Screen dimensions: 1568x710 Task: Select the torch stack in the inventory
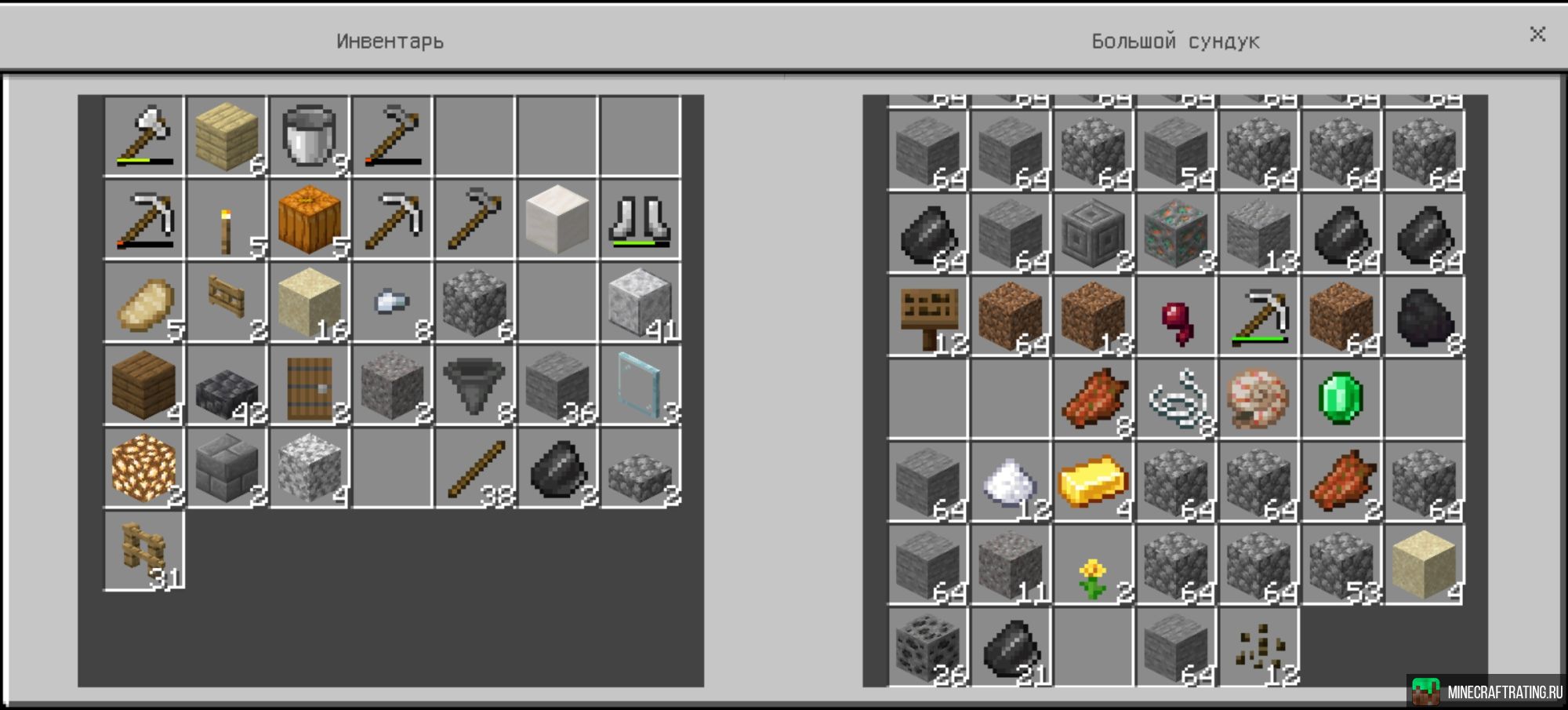(226, 222)
